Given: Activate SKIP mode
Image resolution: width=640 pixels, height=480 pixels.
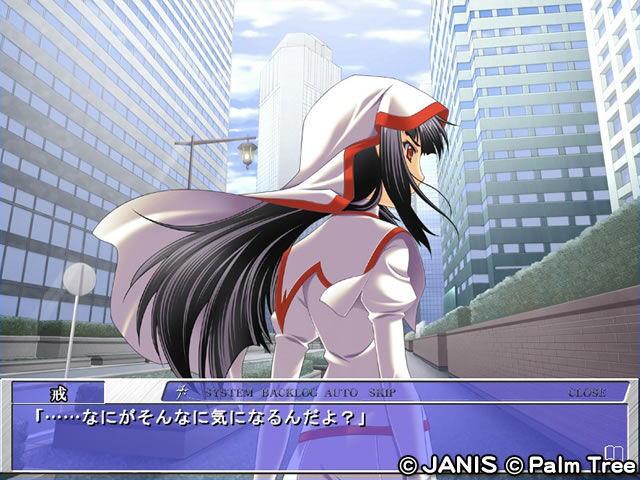Looking at the screenshot, I should [382, 393].
